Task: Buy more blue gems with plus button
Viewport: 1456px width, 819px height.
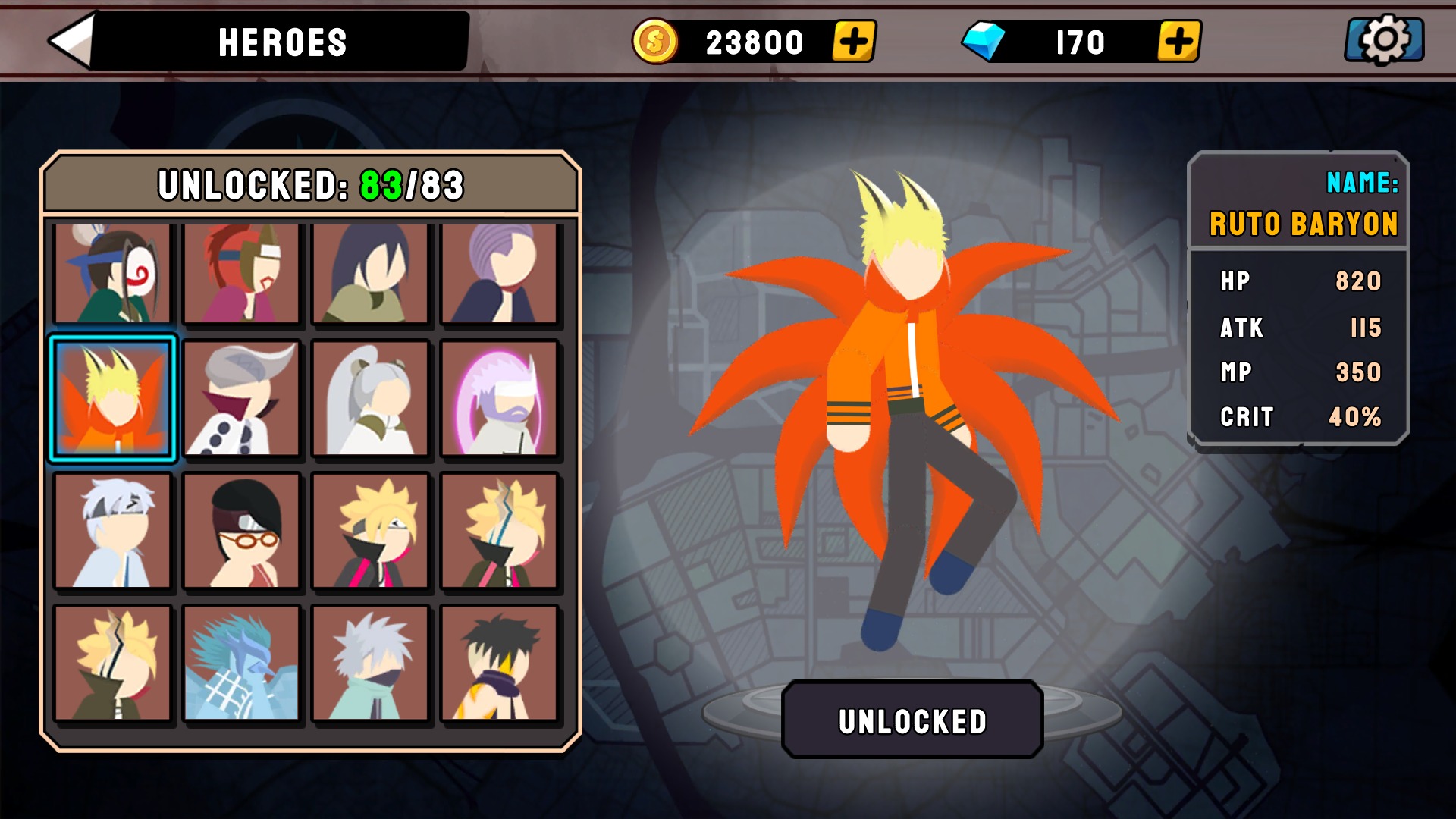Action: tap(1178, 41)
